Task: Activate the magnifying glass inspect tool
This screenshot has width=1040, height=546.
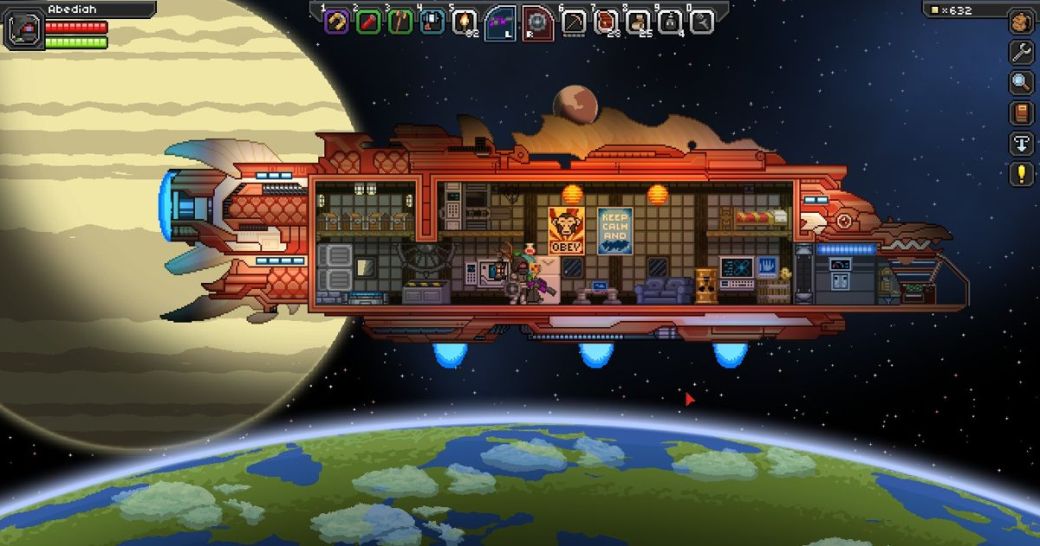Action: click(x=1021, y=82)
